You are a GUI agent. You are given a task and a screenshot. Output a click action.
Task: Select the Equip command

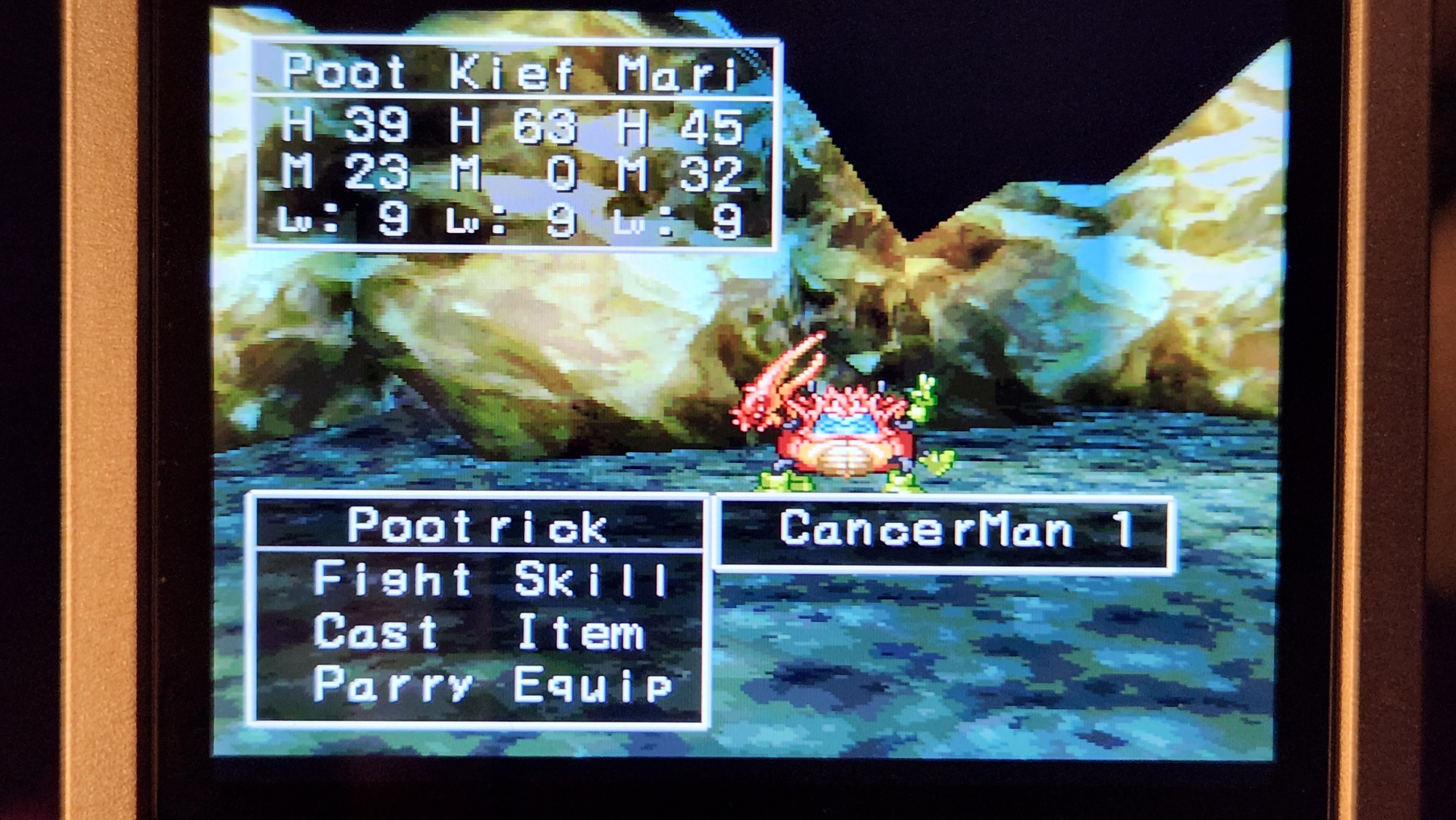click(x=593, y=685)
